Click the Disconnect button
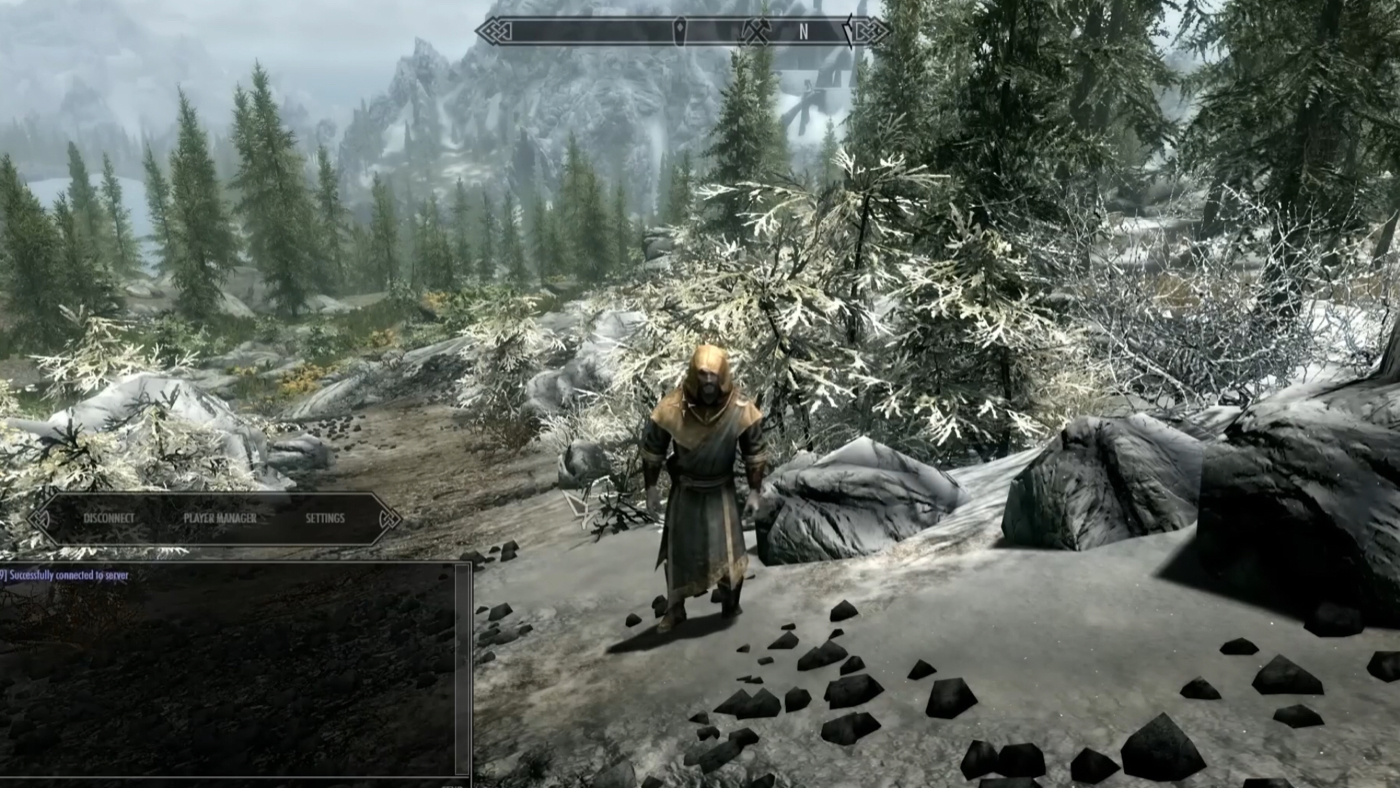 (x=108, y=518)
